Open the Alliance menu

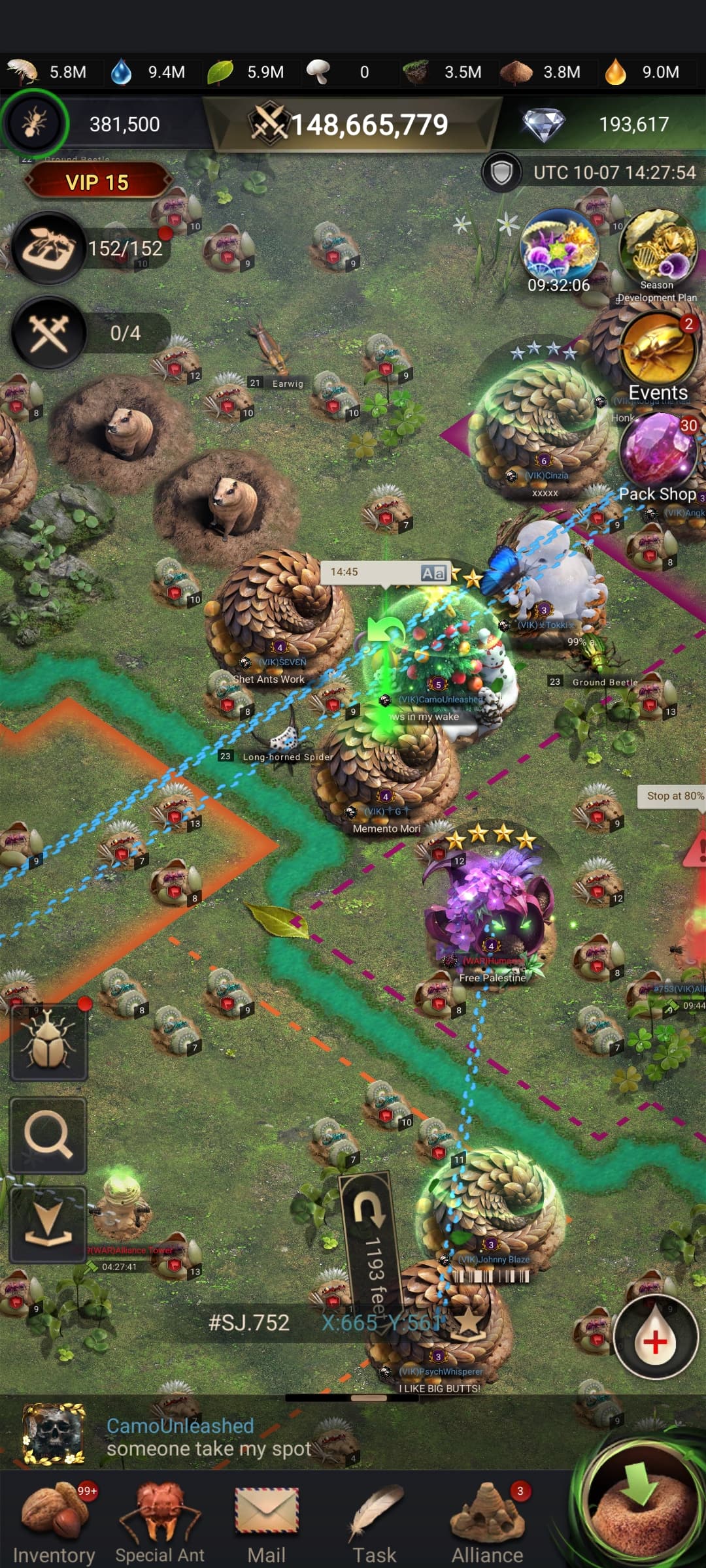pos(488,1519)
